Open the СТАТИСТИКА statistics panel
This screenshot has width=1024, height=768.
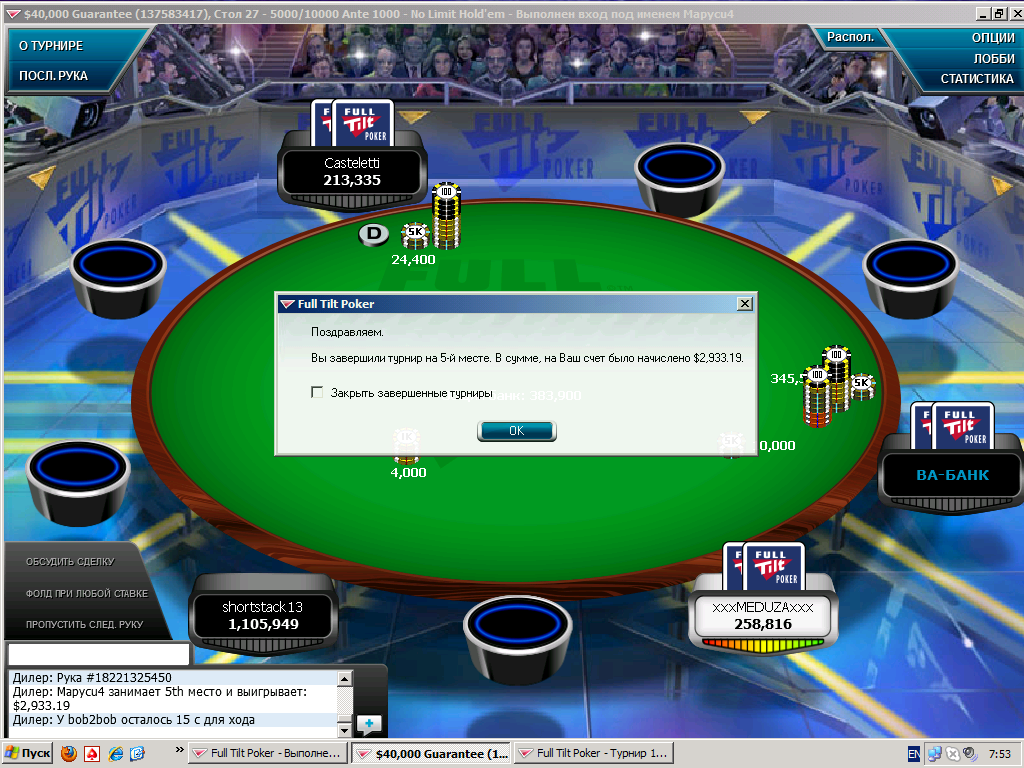(976, 78)
